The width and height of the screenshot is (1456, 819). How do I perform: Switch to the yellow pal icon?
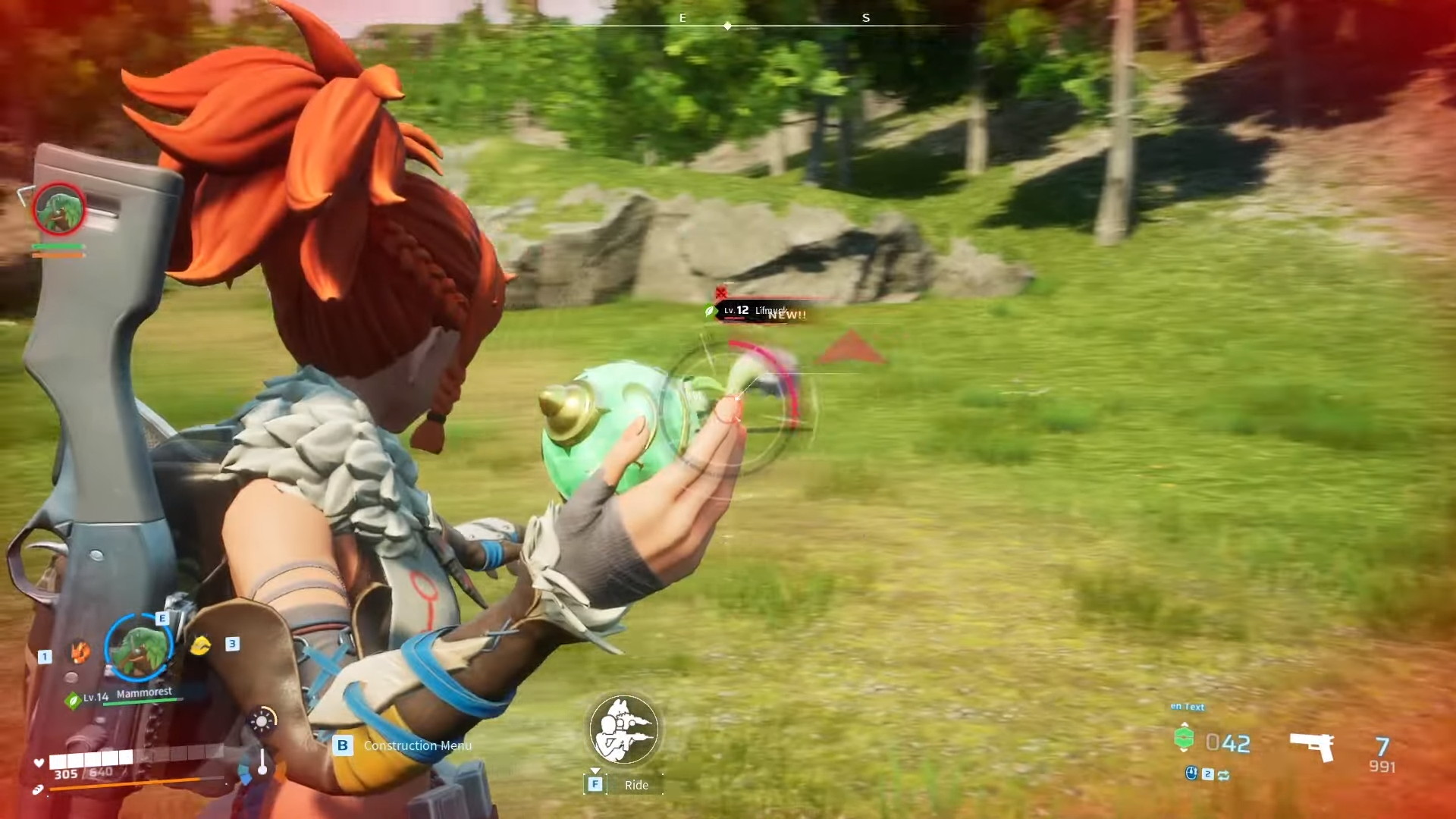click(199, 645)
